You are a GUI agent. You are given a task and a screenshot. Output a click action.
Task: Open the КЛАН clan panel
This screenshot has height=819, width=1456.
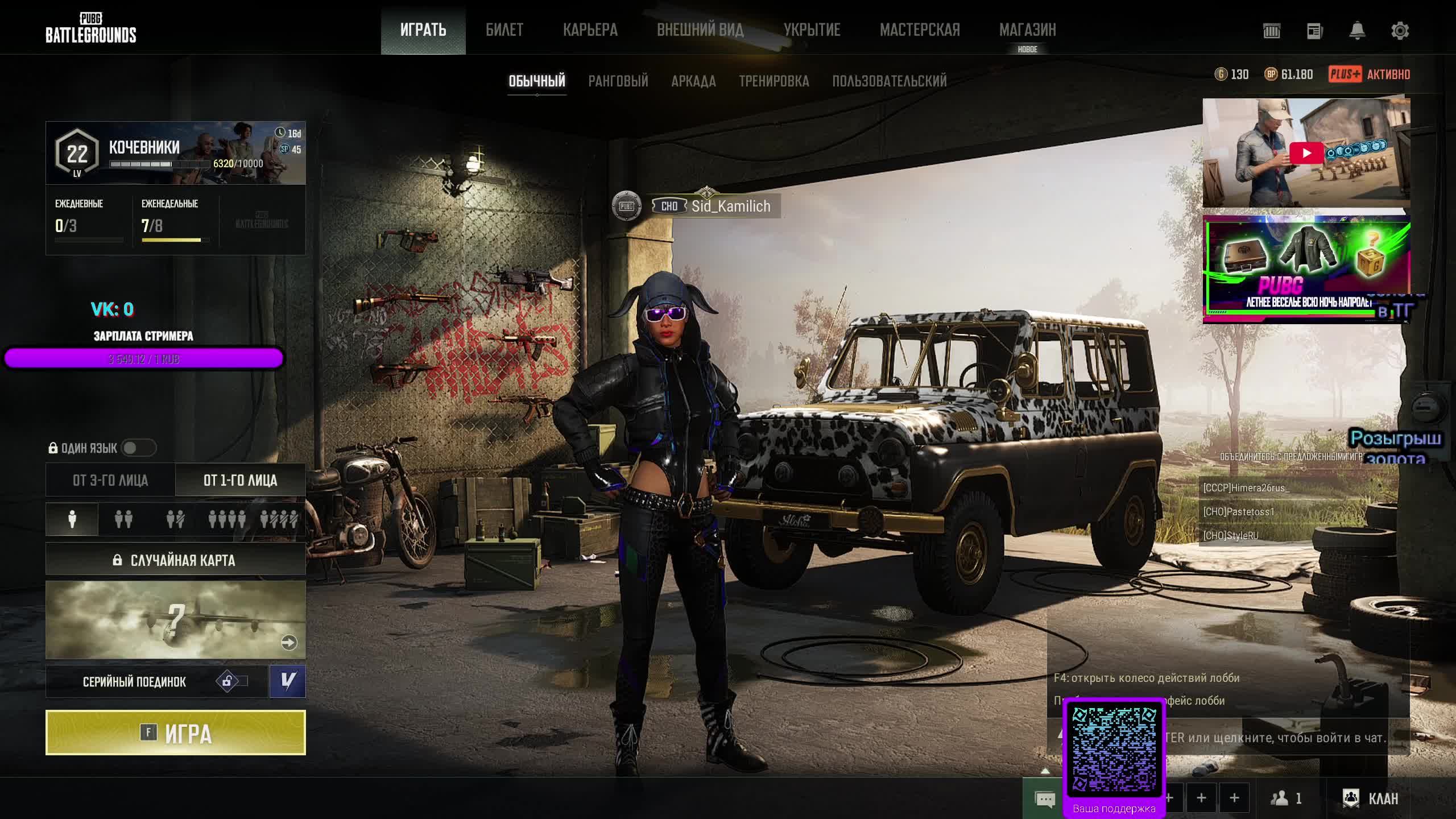[1371, 799]
